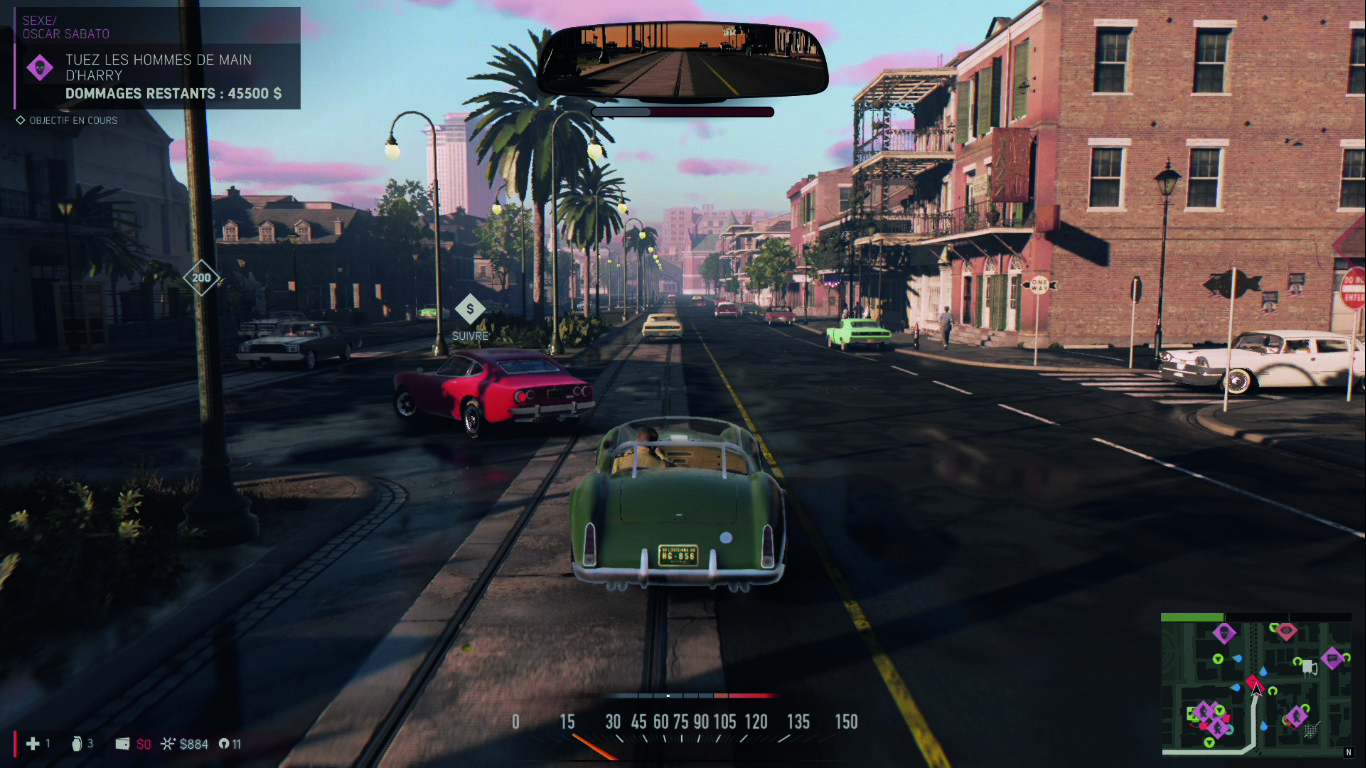1366x768 pixels.
Task: Select the SUIVRE waypoint marker
Action: click(x=470, y=310)
